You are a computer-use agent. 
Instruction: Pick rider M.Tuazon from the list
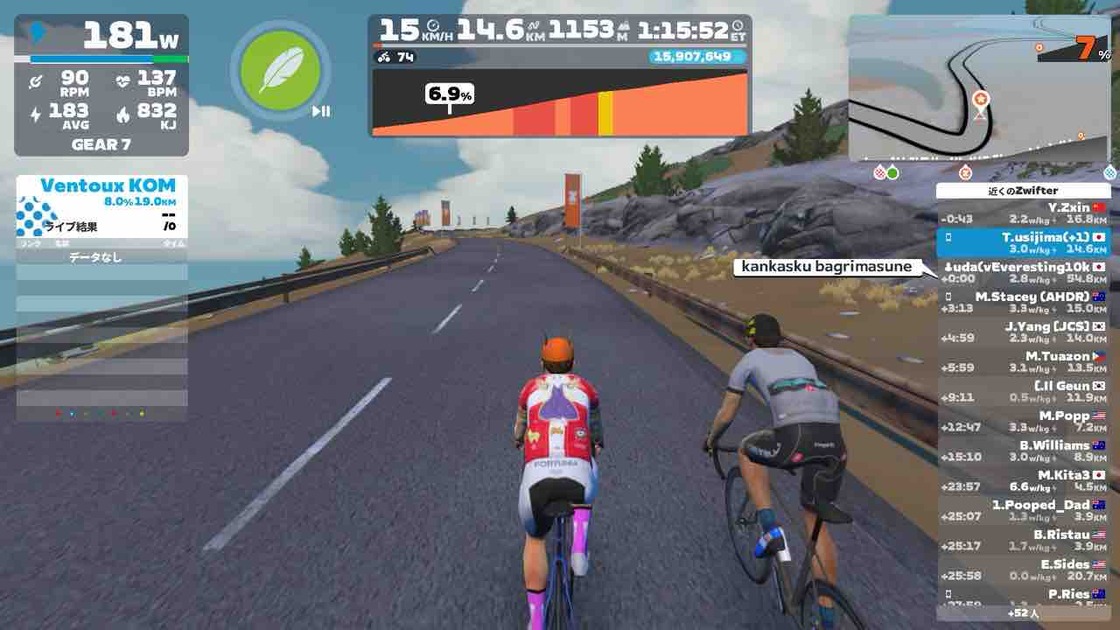1024,362
